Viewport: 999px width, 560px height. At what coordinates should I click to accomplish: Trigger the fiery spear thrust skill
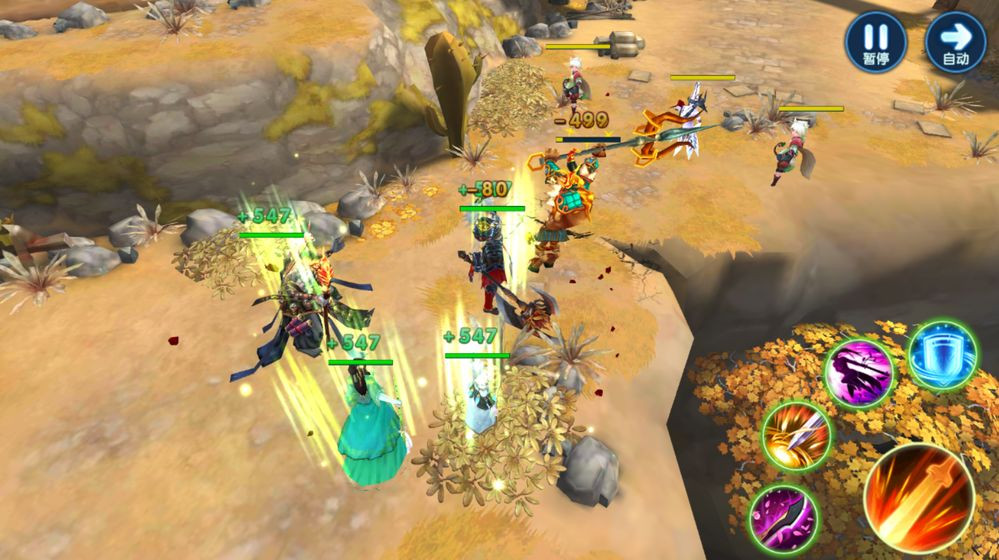[x=796, y=436]
